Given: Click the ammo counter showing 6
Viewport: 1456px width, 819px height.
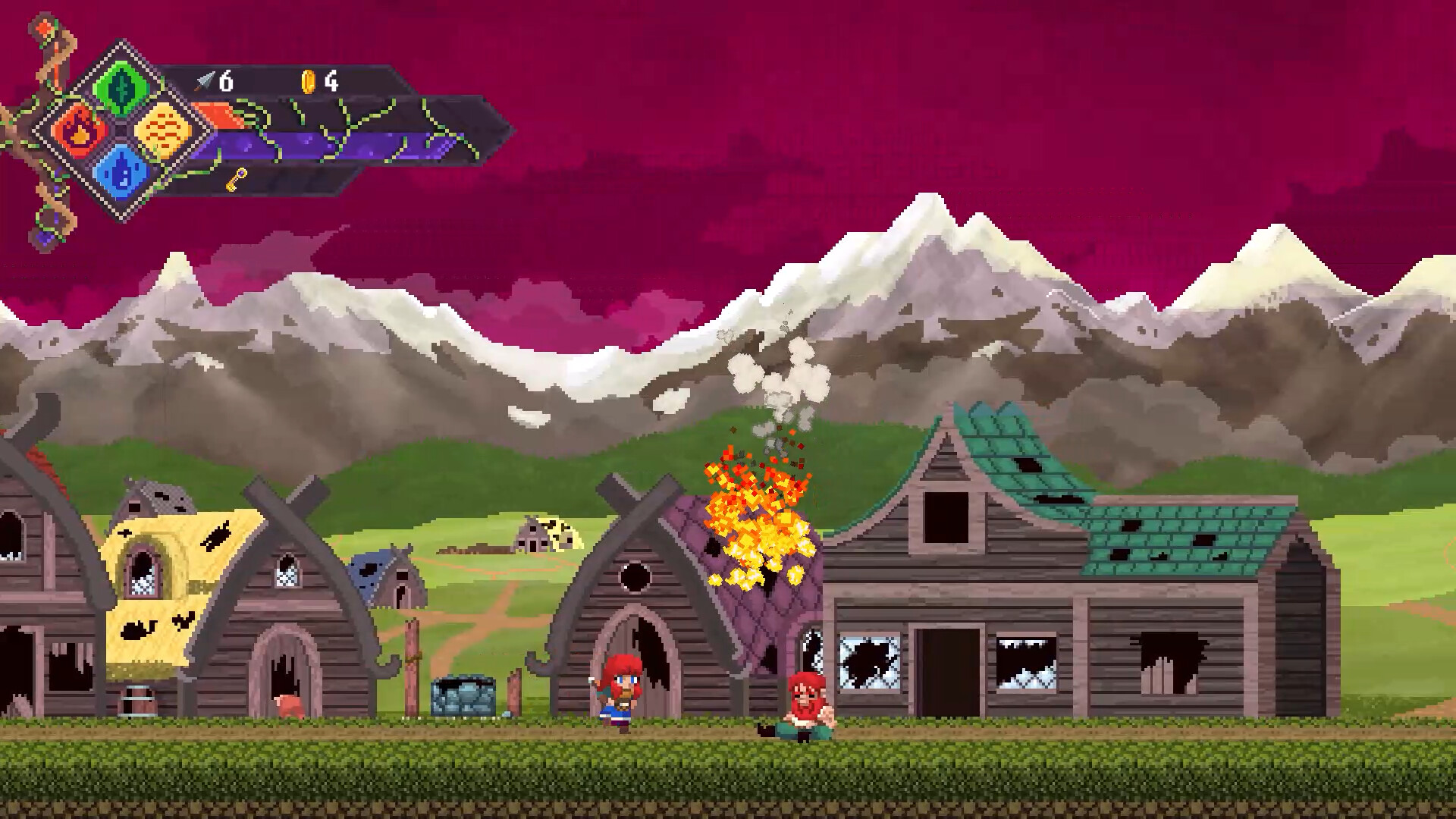Looking at the screenshot, I should (x=225, y=80).
